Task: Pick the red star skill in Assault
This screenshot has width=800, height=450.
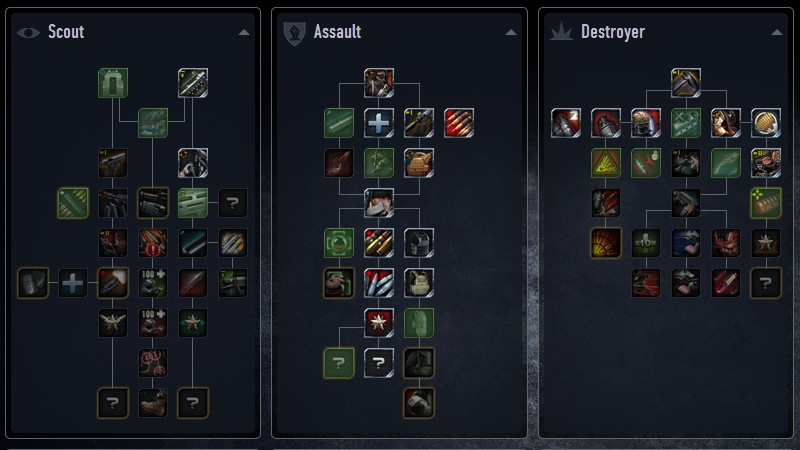Action: pos(378,322)
